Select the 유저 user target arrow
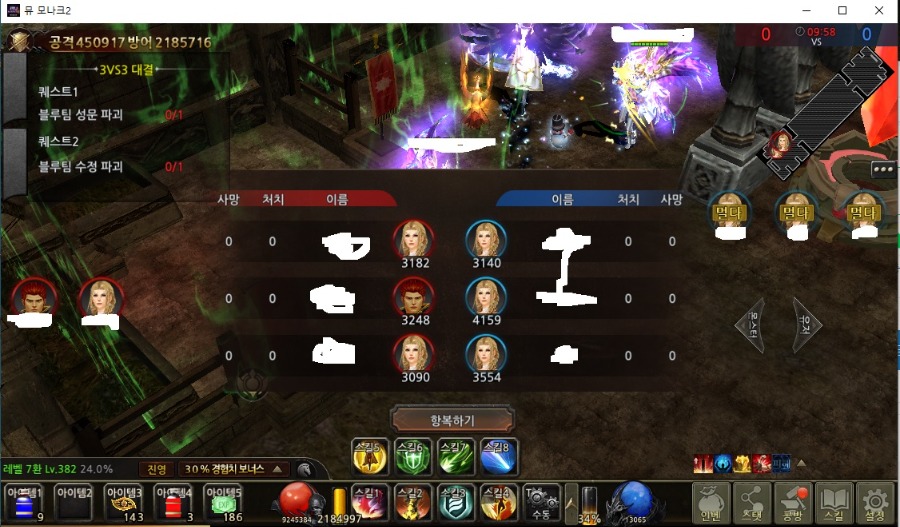The width and height of the screenshot is (900, 527). pyautogui.click(x=806, y=324)
